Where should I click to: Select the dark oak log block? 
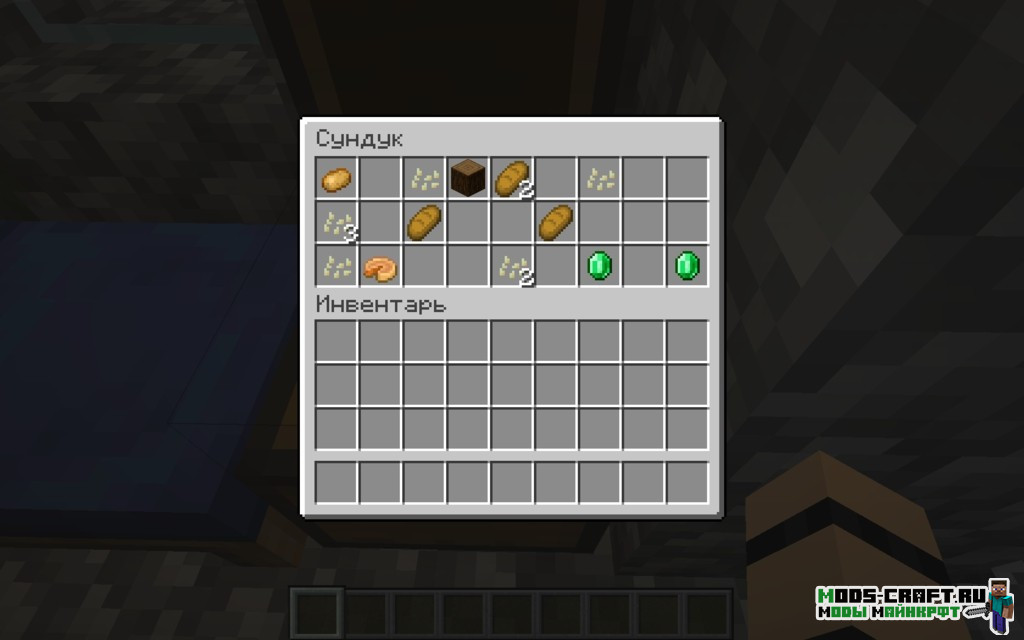click(x=467, y=179)
